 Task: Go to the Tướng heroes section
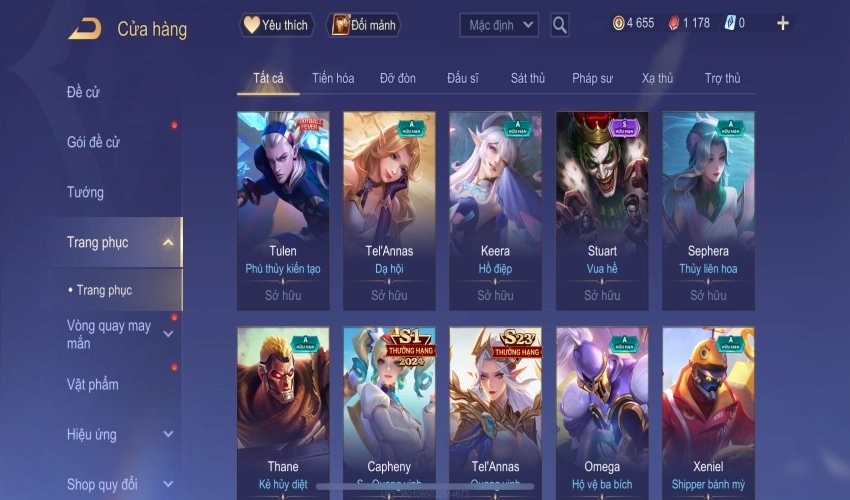(85, 192)
